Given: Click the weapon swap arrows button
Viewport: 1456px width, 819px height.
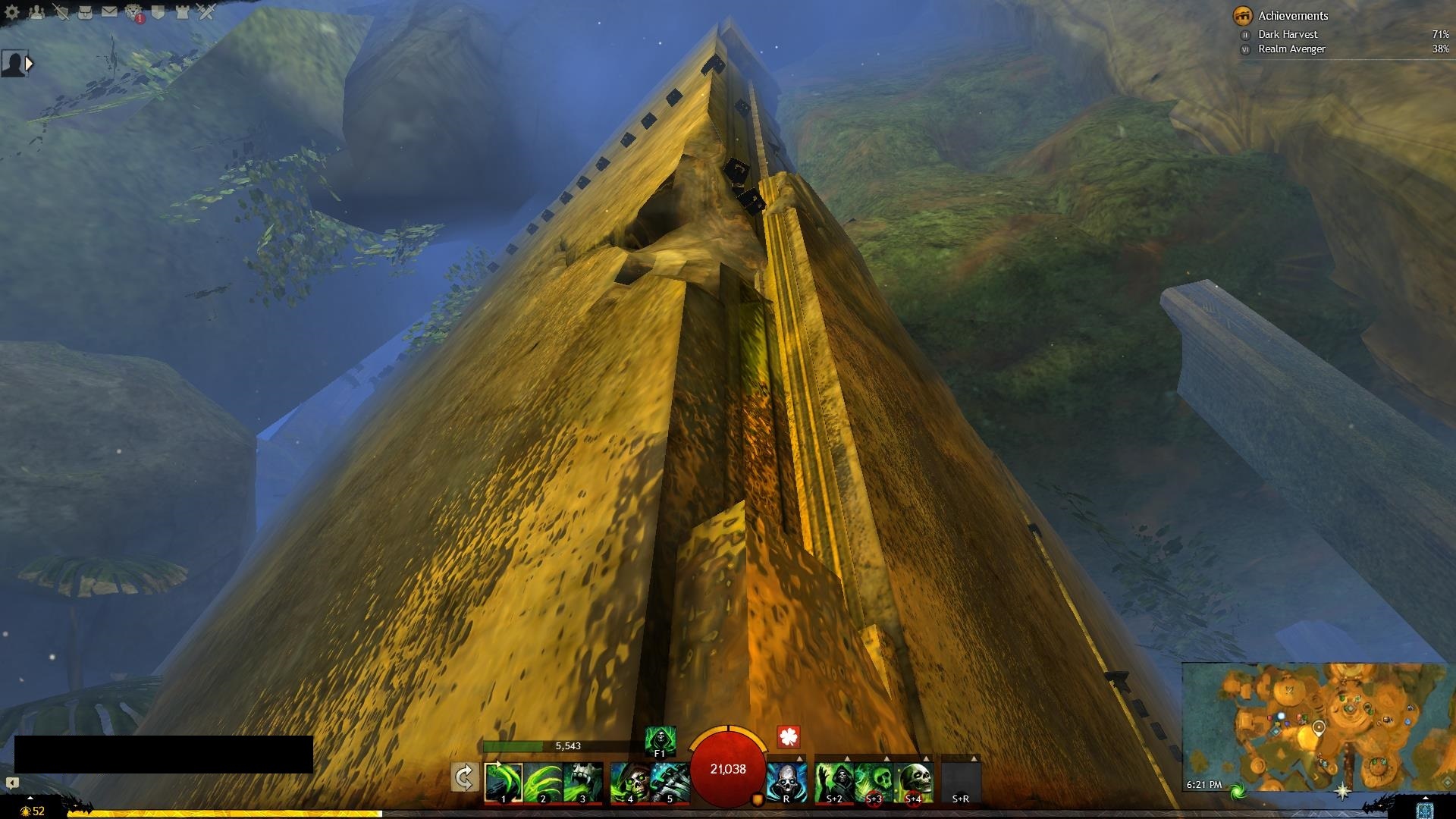Looking at the screenshot, I should [464, 777].
